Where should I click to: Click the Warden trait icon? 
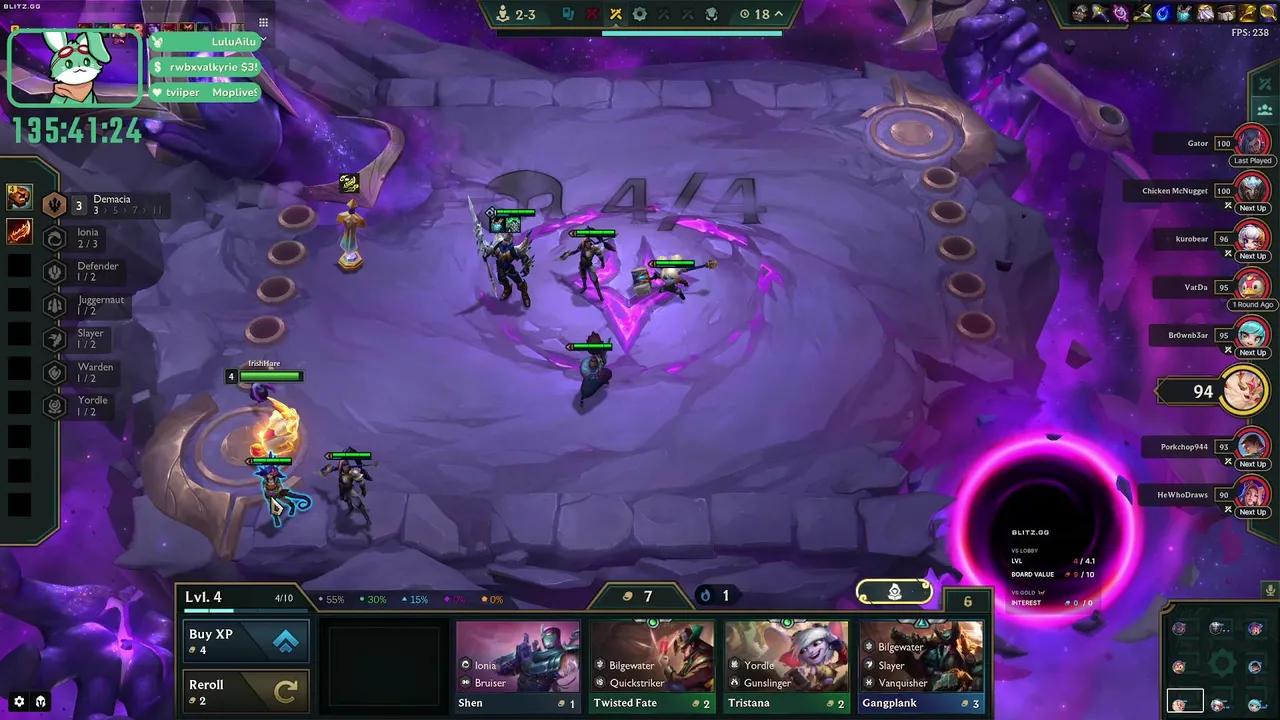pyautogui.click(x=55, y=372)
